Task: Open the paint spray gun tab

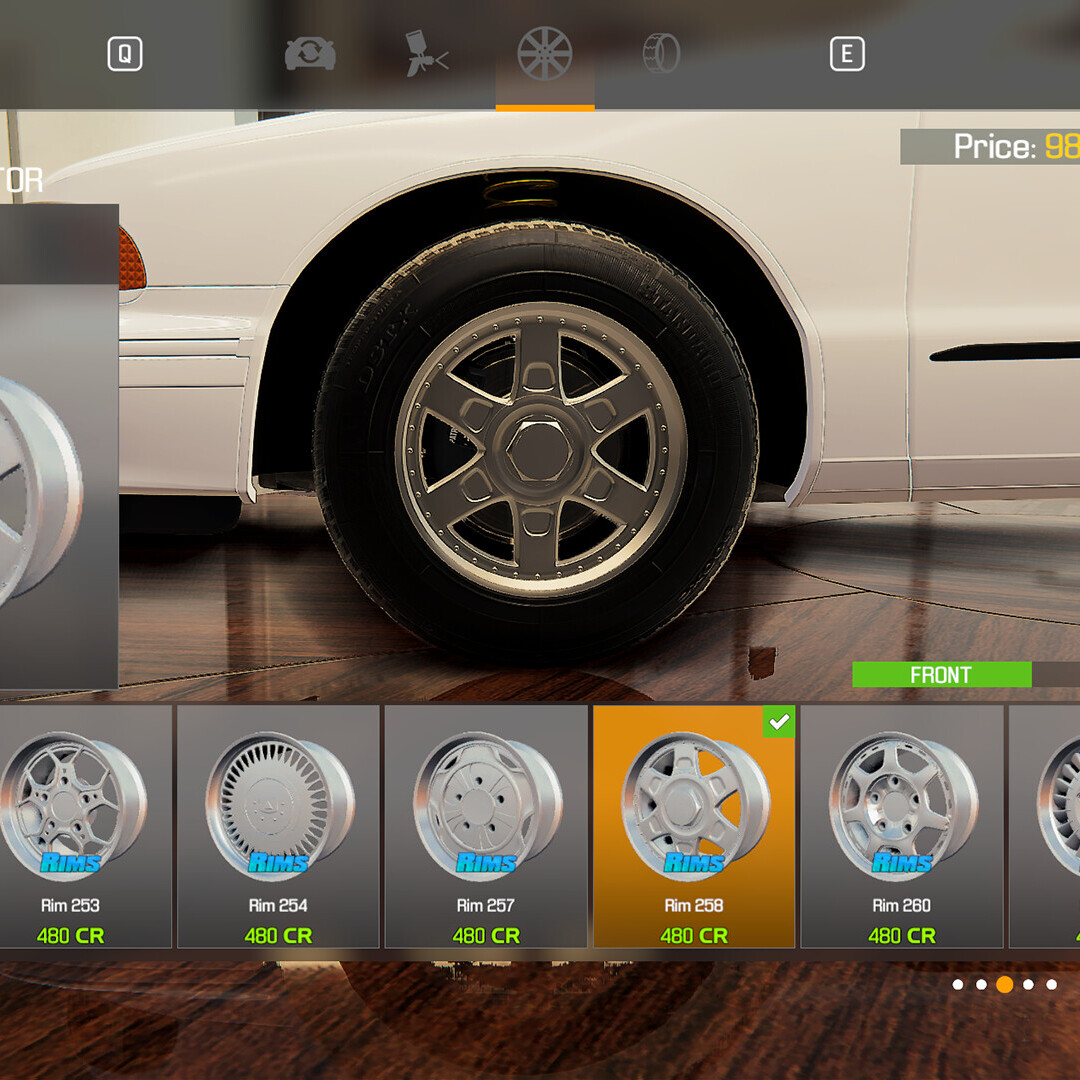Action: point(427,54)
